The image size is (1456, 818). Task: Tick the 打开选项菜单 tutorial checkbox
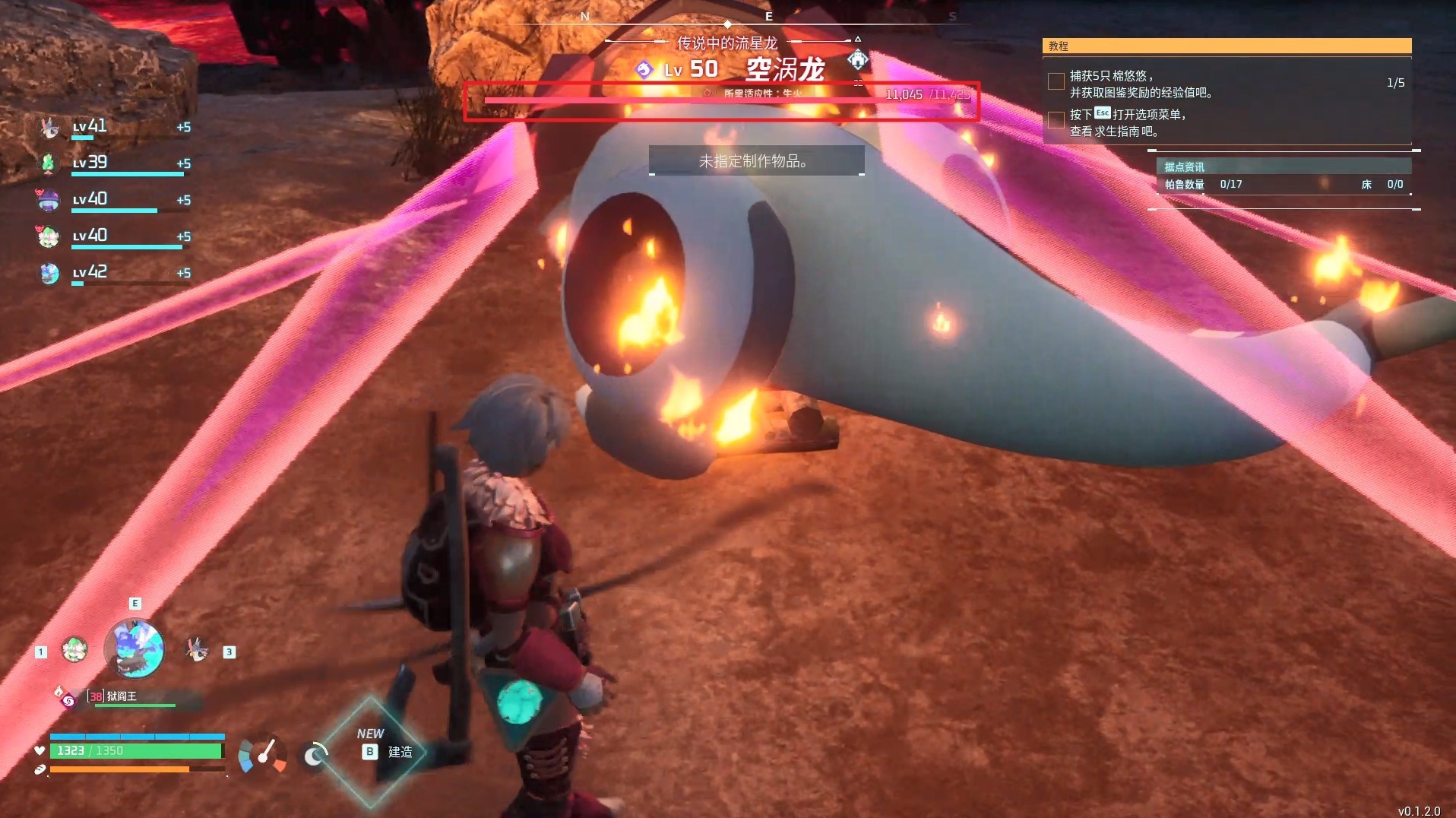click(x=1056, y=120)
